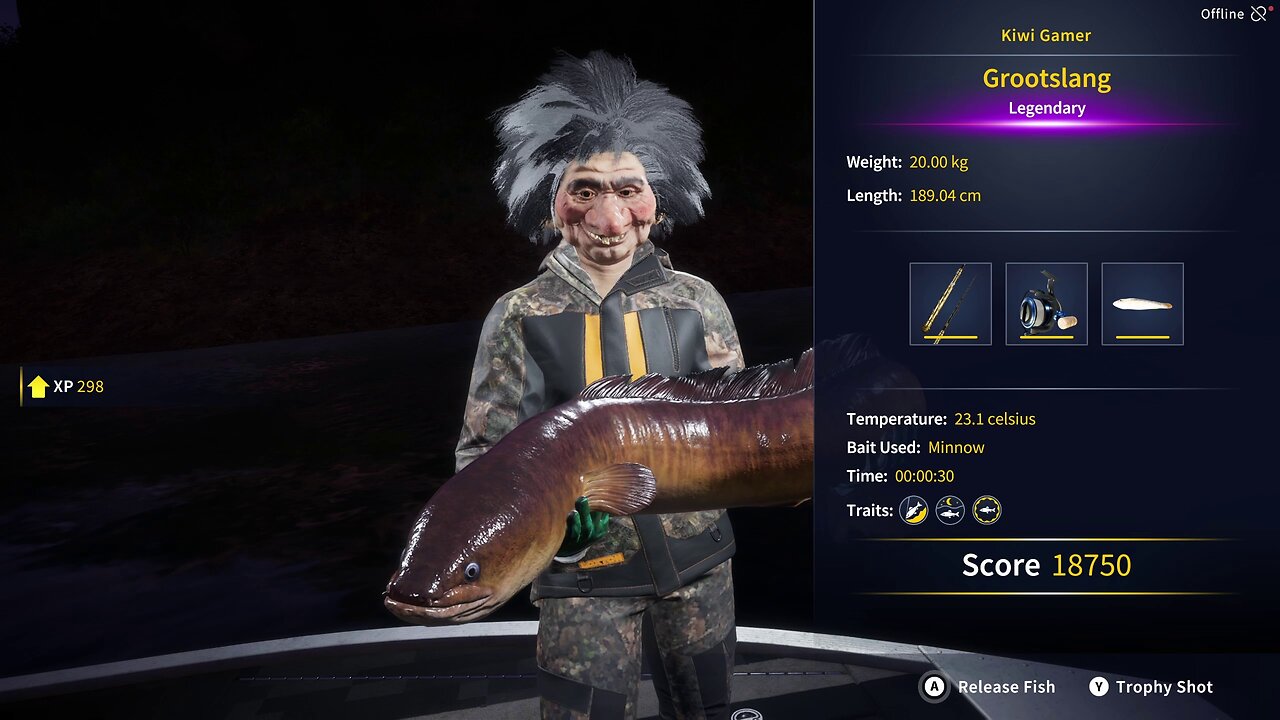Take a Trophy Shot

pos(1150,687)
